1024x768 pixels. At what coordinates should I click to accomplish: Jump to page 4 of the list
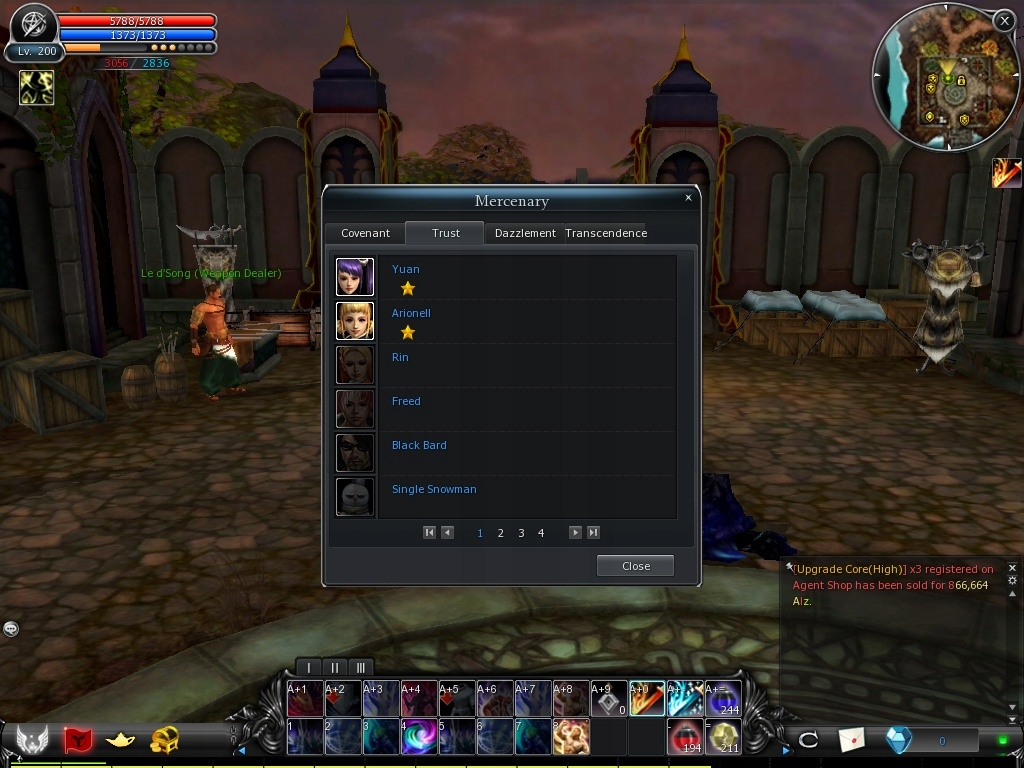point(541,533)
